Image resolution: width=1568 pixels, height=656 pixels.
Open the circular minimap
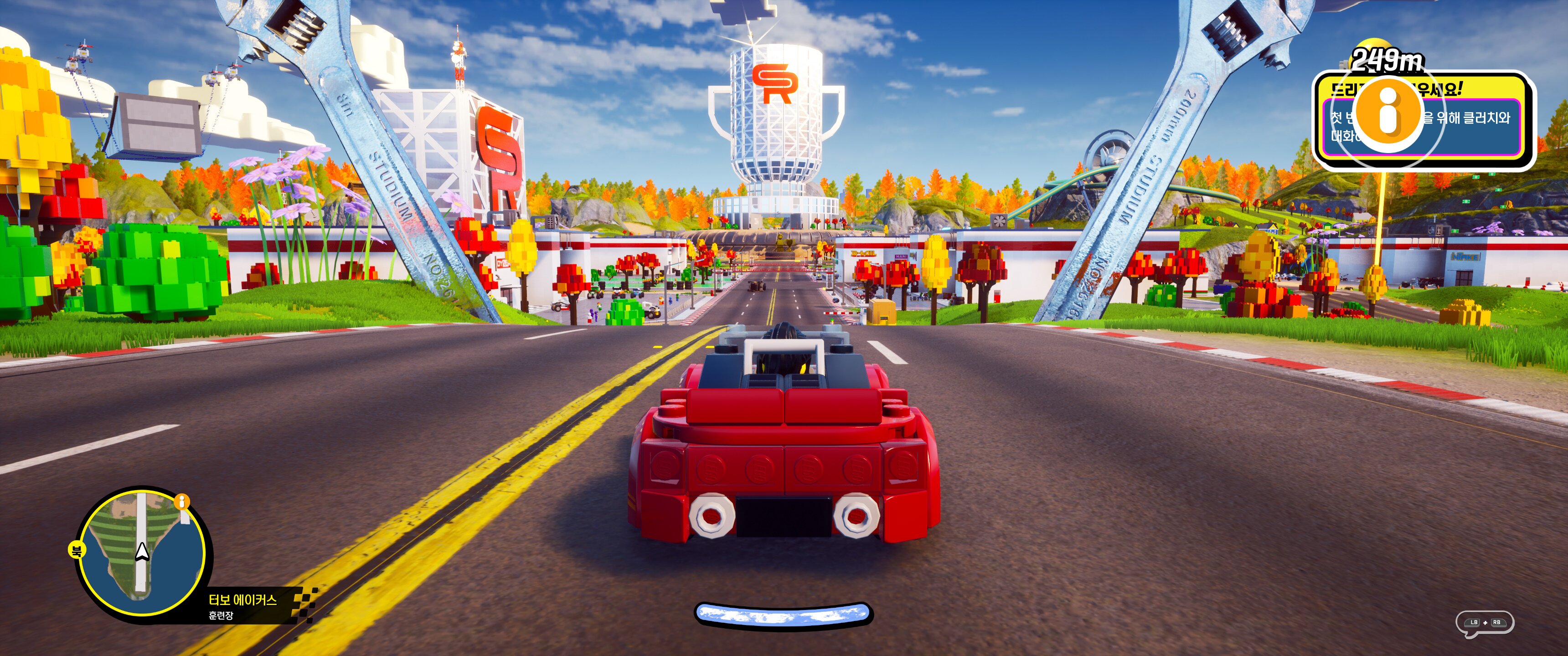click(x=142, y=553)
